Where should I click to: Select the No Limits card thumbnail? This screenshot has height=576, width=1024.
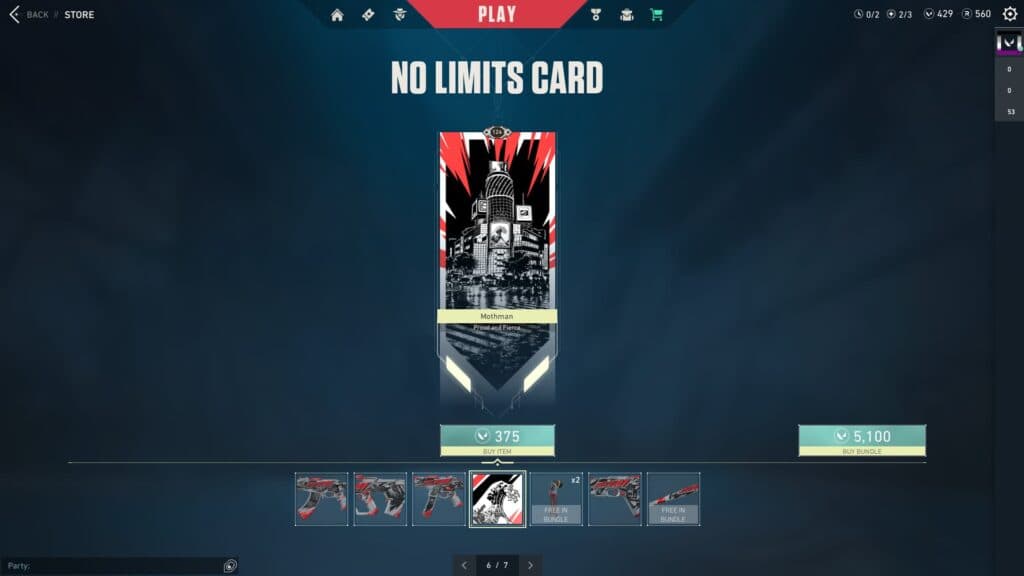click(497, 499)
